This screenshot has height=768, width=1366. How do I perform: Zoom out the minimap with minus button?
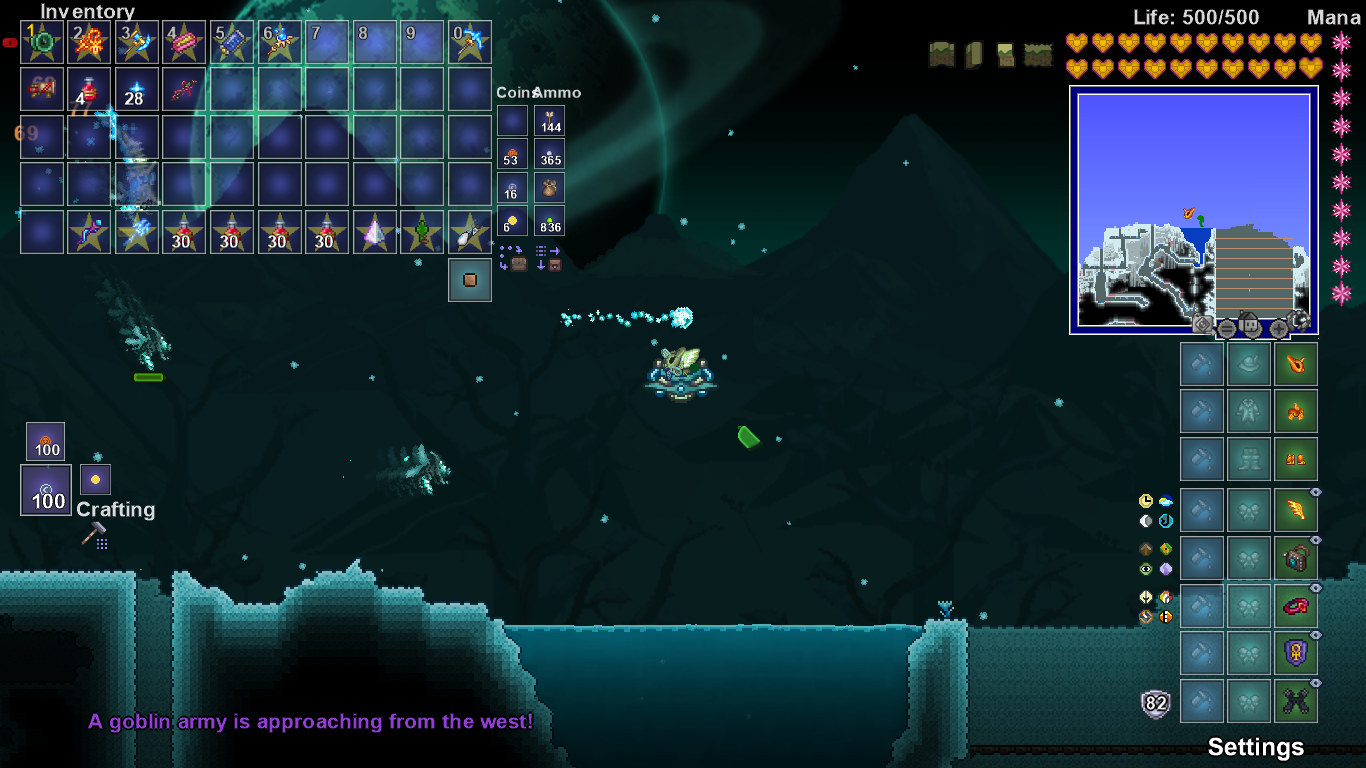(x=1226, y=328)
